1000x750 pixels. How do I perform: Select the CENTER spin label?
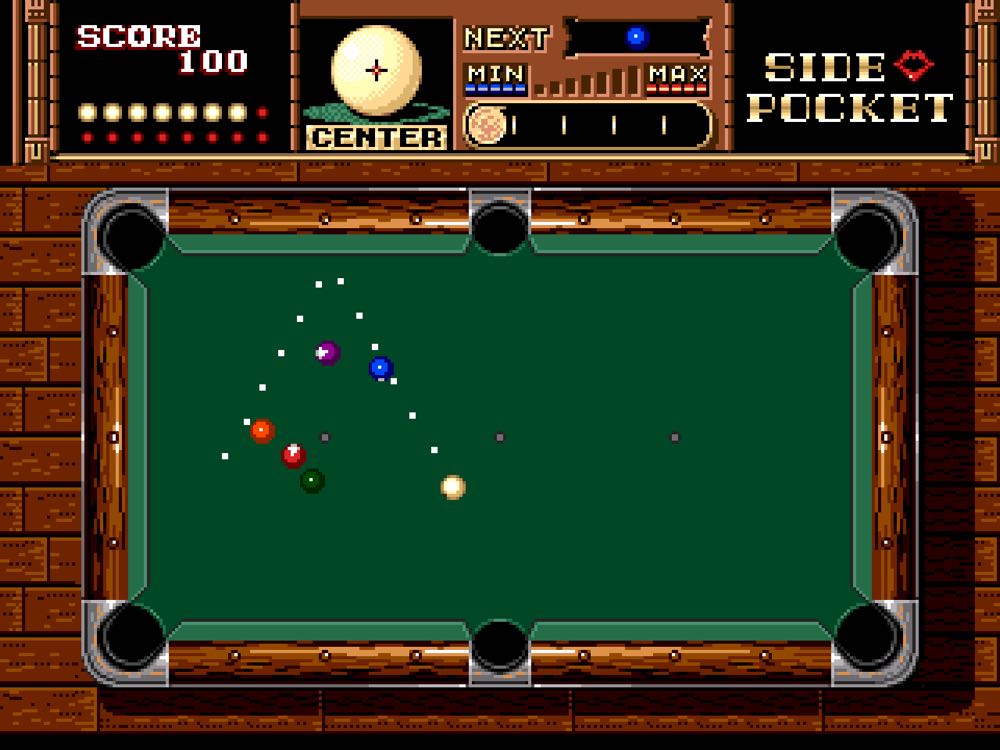coord(376,137)
